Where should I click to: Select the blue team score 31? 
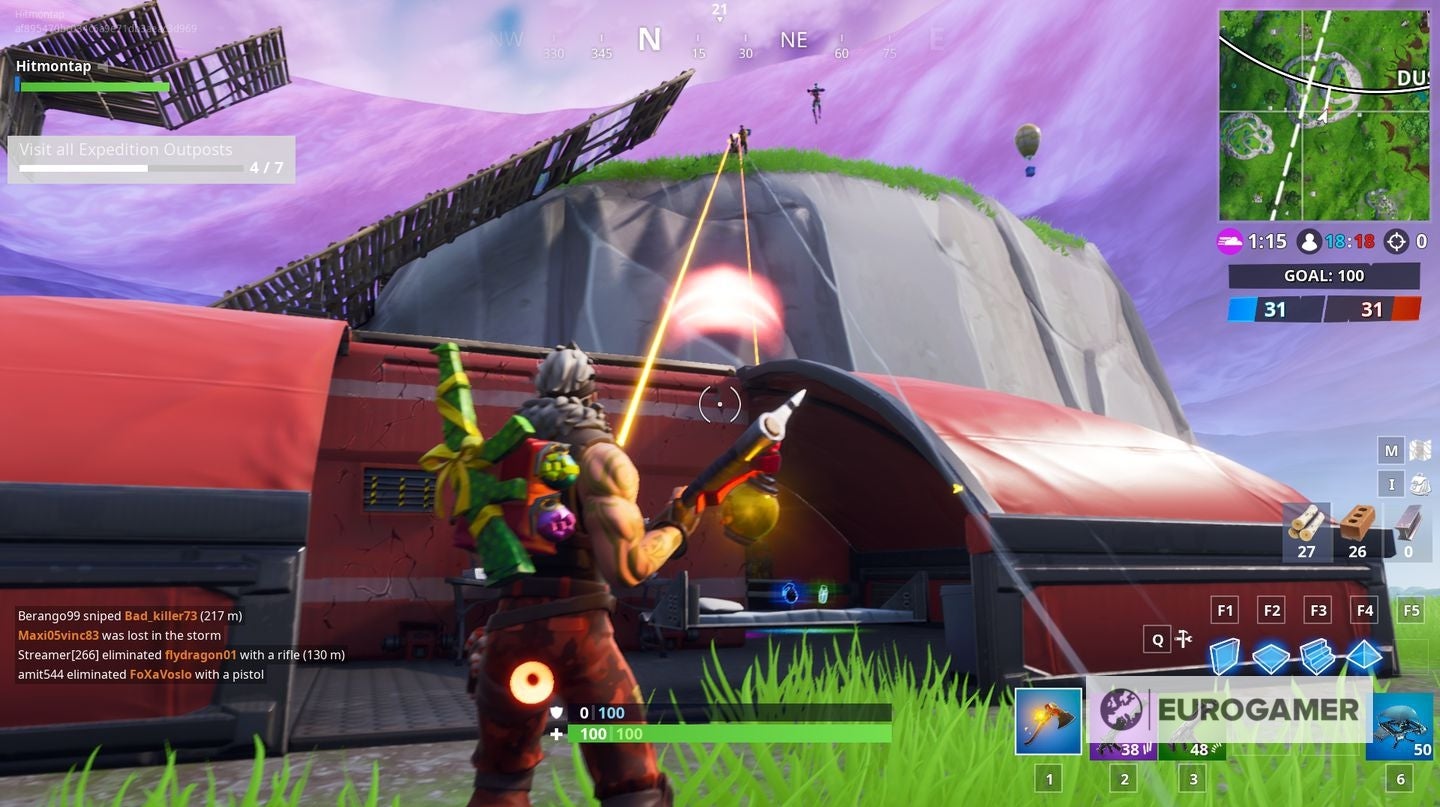pyautogui.click(x=1274, y=310)
